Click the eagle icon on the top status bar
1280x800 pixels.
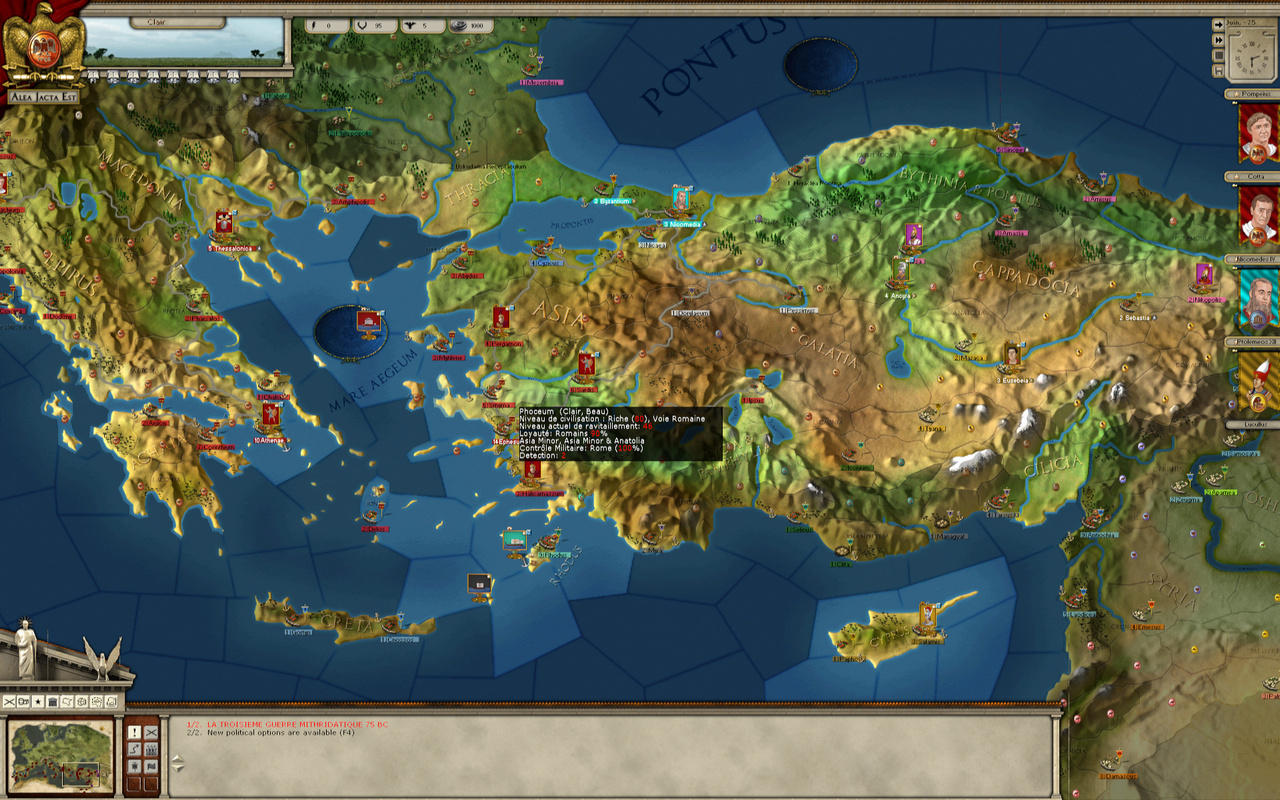[x=411, y=26]
